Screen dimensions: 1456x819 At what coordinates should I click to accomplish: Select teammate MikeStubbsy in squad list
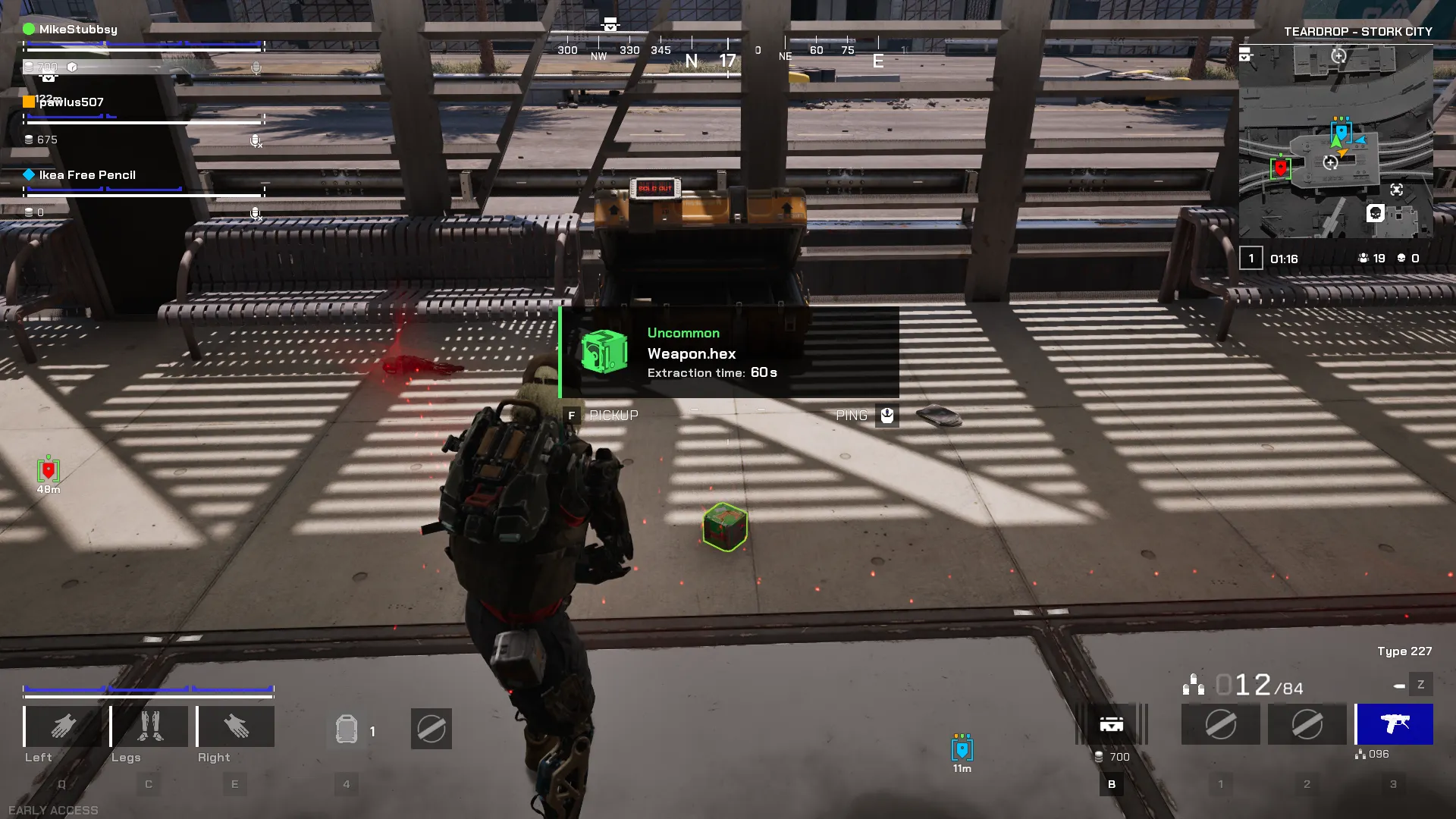(78, 30)
